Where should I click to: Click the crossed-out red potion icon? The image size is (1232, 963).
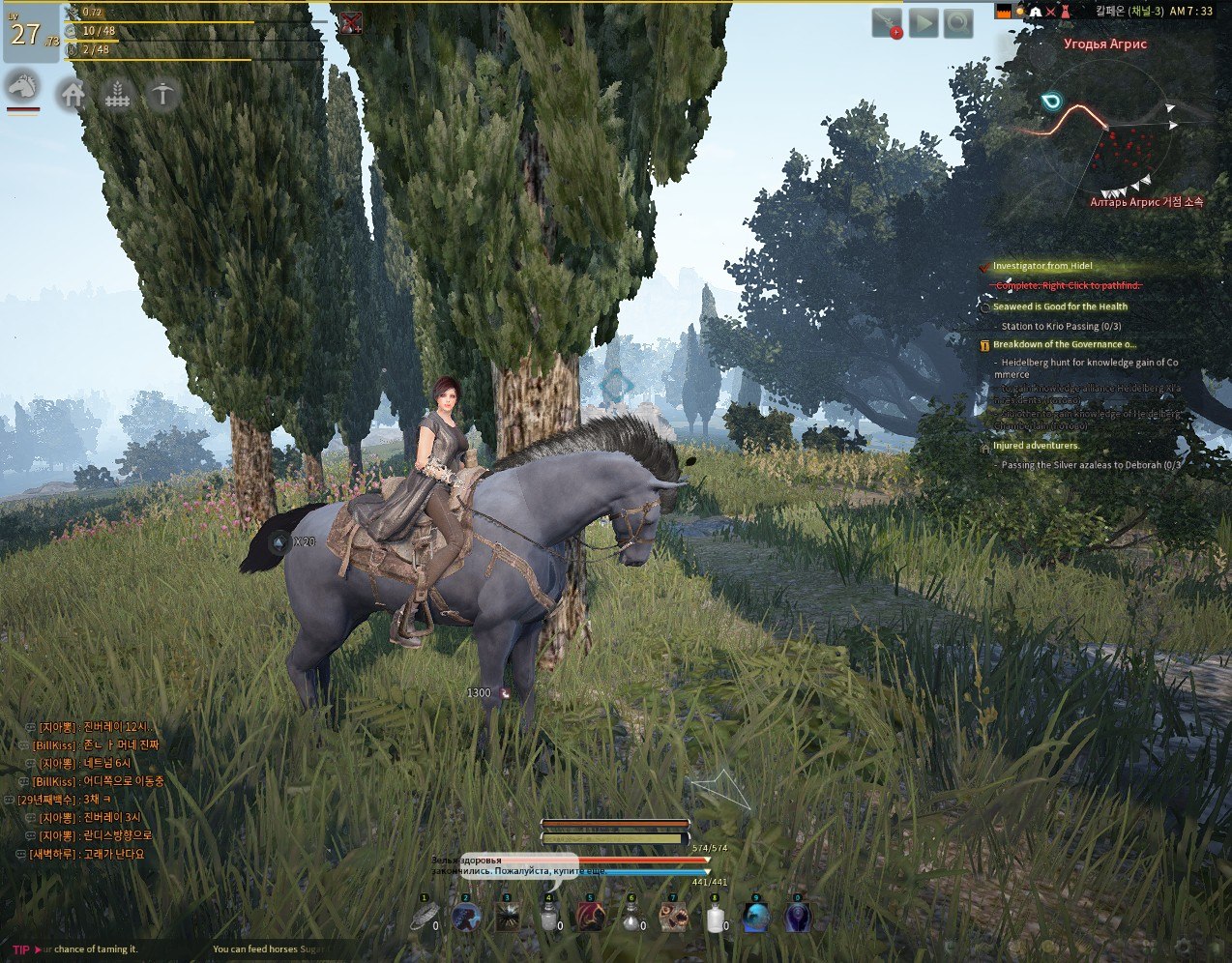pos(350,24)
